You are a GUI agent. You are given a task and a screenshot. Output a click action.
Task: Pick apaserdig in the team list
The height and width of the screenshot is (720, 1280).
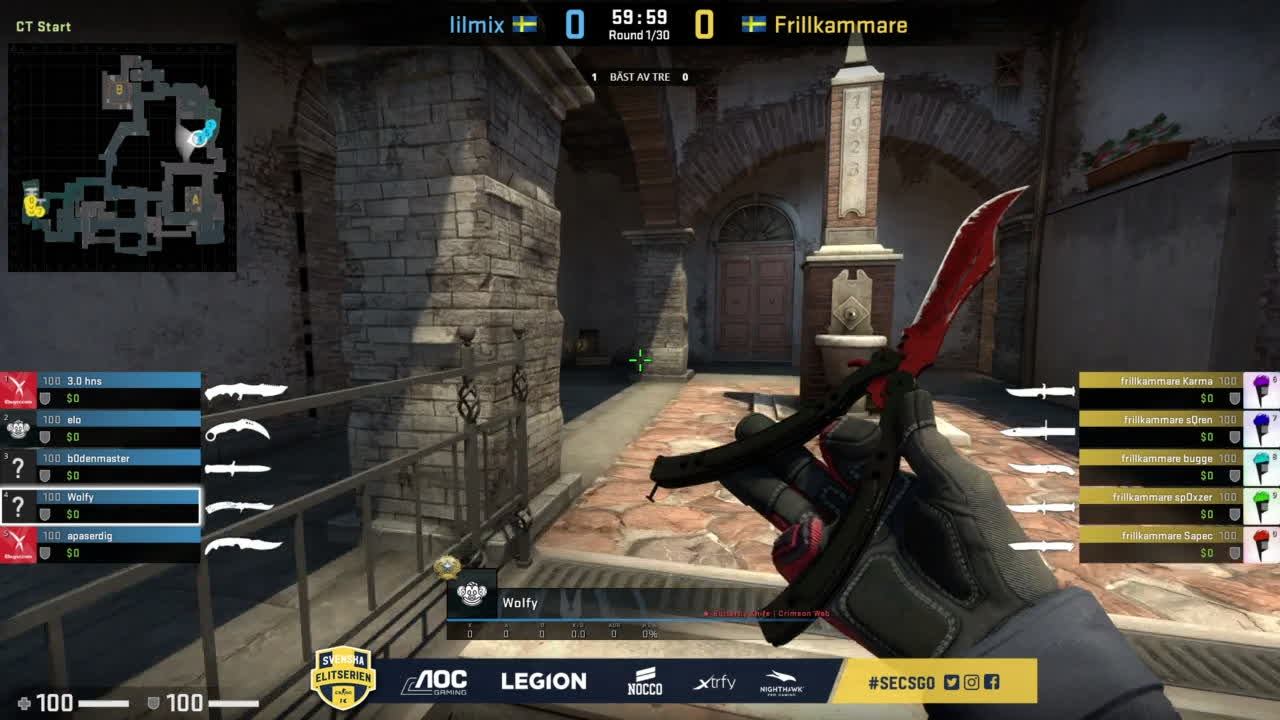tap(118, 544)
